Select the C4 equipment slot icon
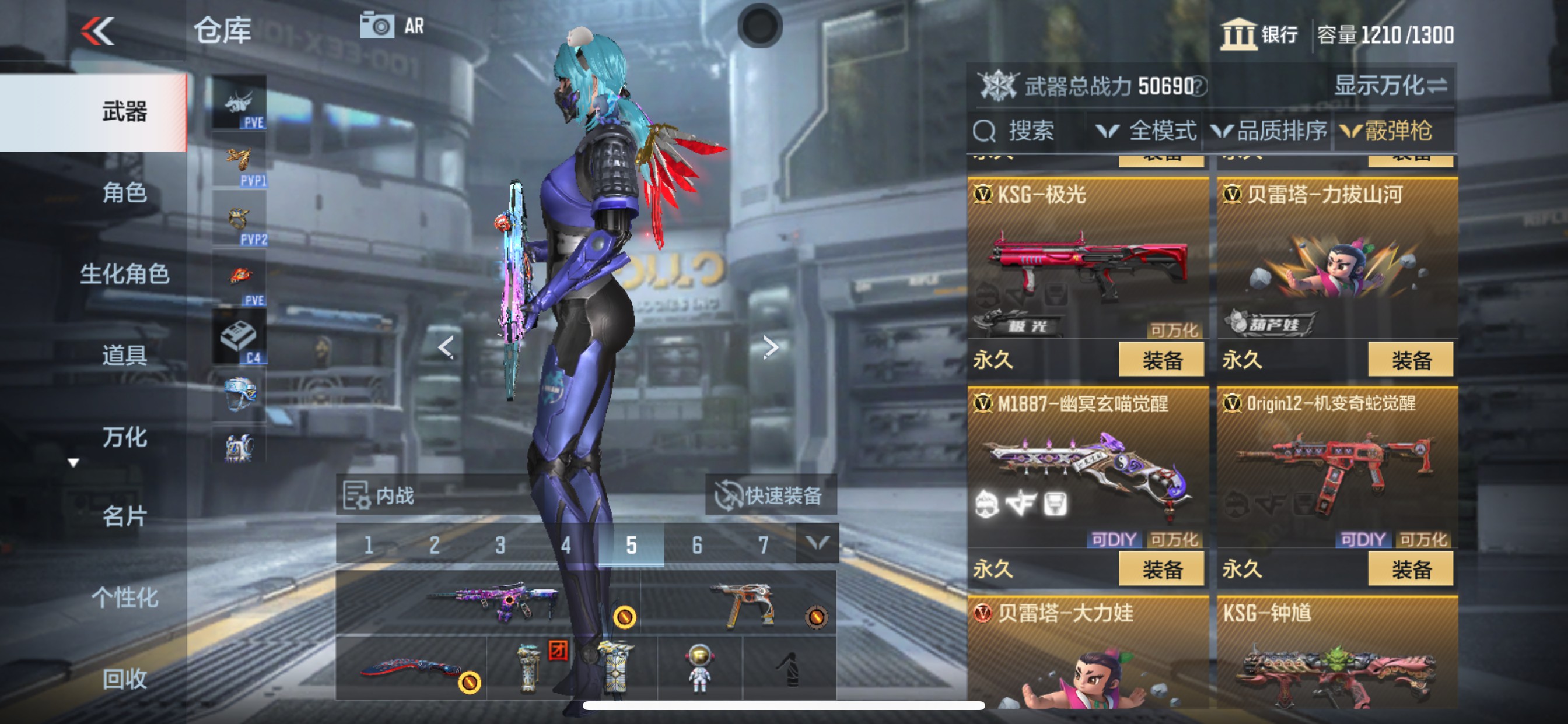Screen dimensions: 1568x724 point(239,335)
